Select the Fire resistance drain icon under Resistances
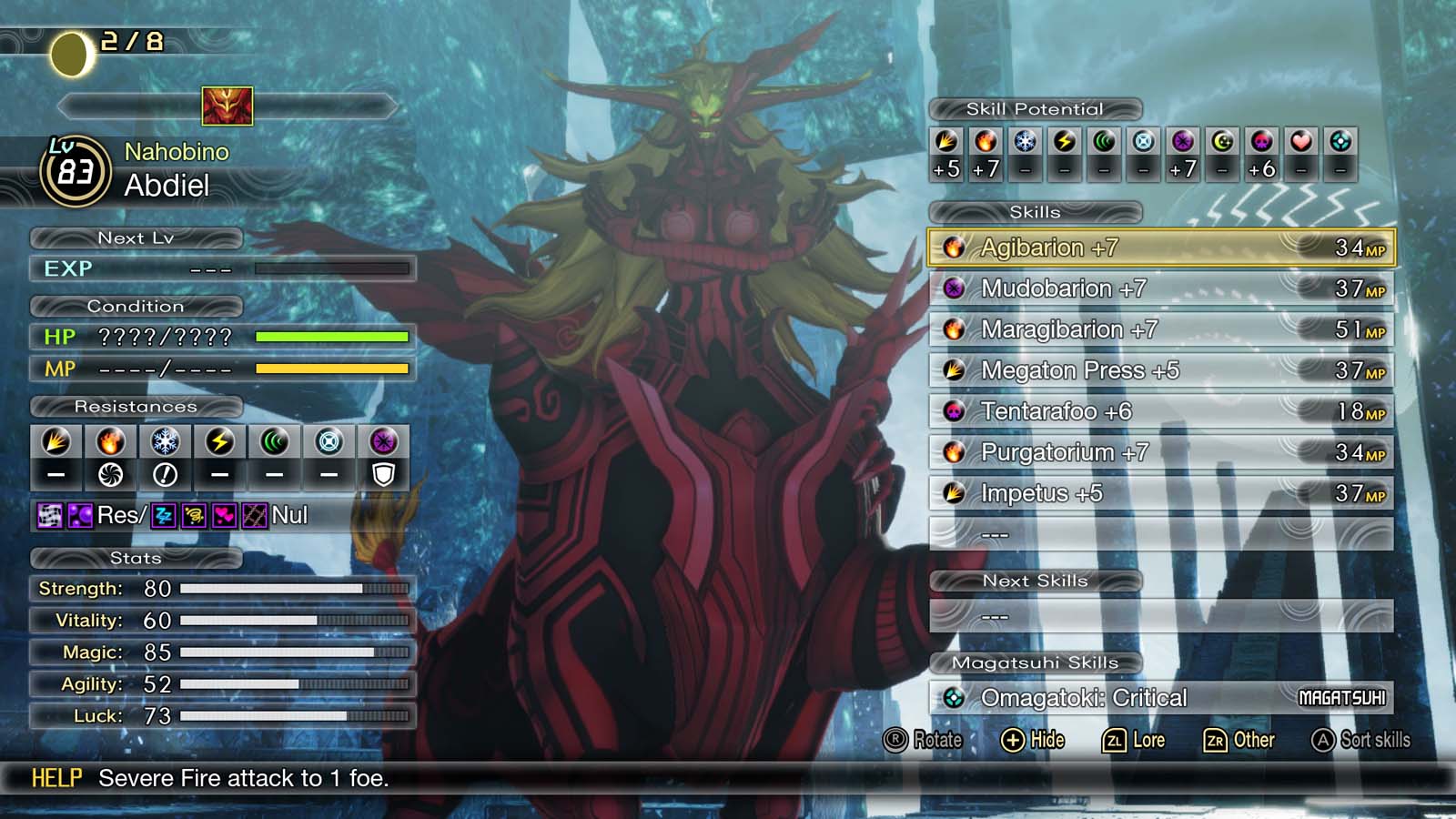 point(110,474)
